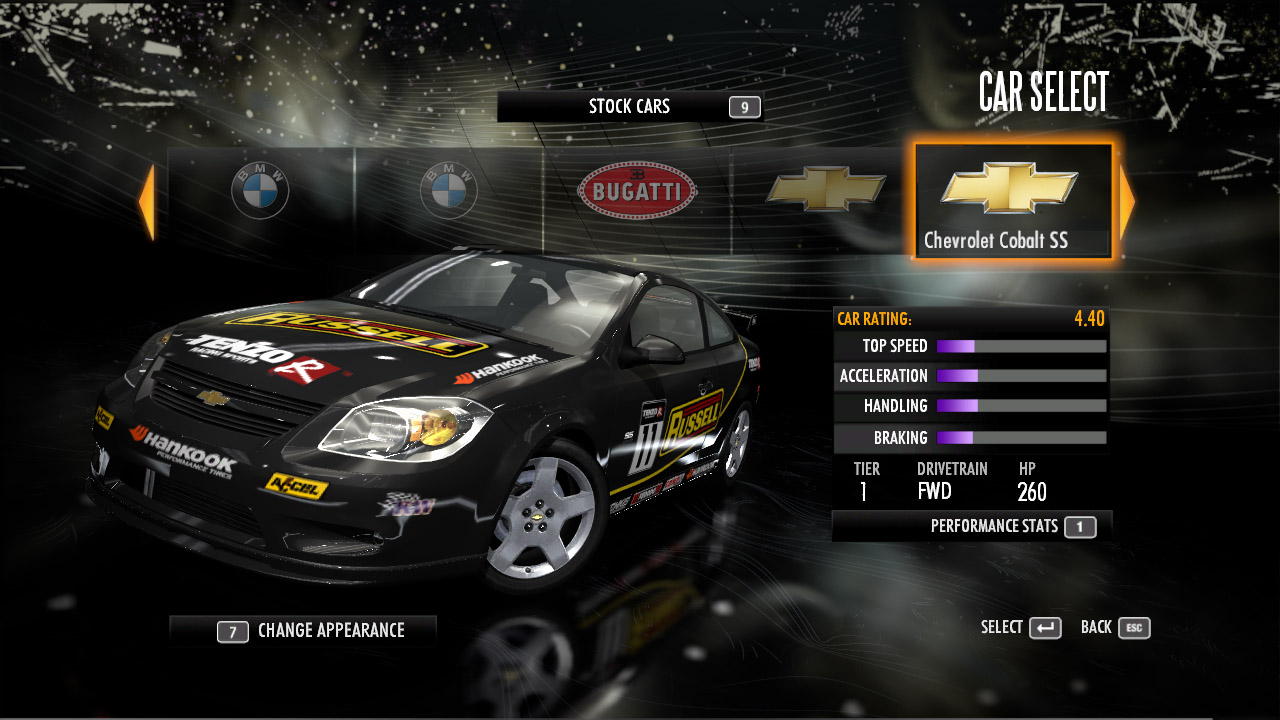The height and width of the screenshot is (720, 1280).
Task: Choose the Bugatti logo tile
Action: point(637,190)
